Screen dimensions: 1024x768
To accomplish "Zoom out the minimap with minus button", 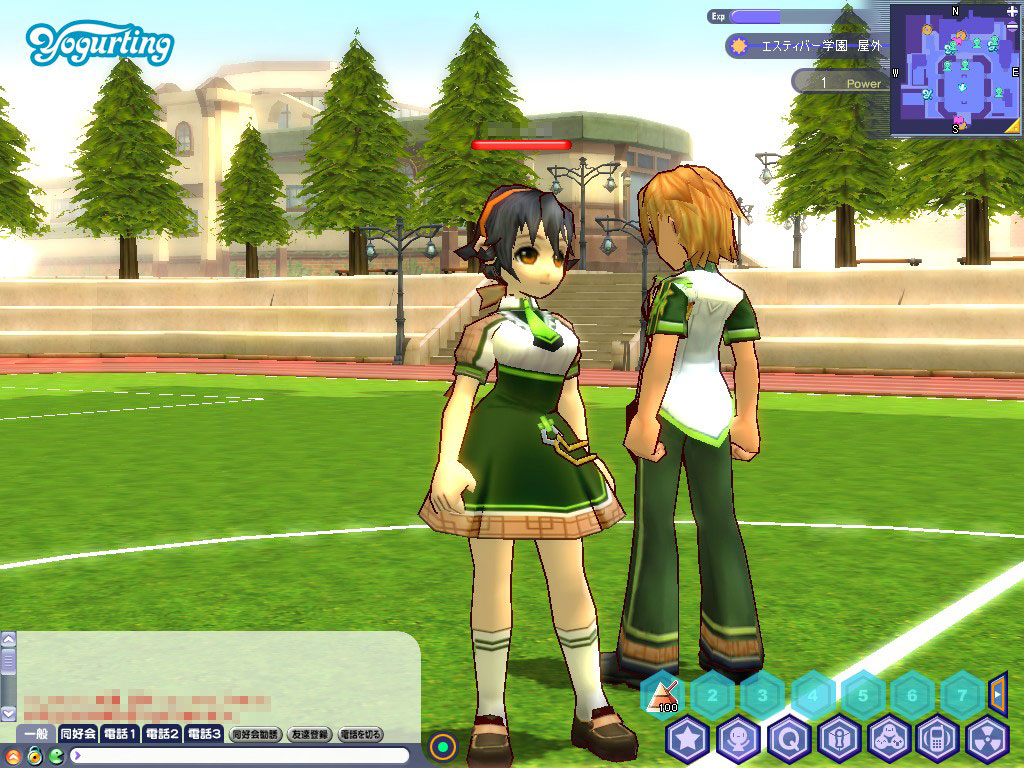I will coord(1012,27).
